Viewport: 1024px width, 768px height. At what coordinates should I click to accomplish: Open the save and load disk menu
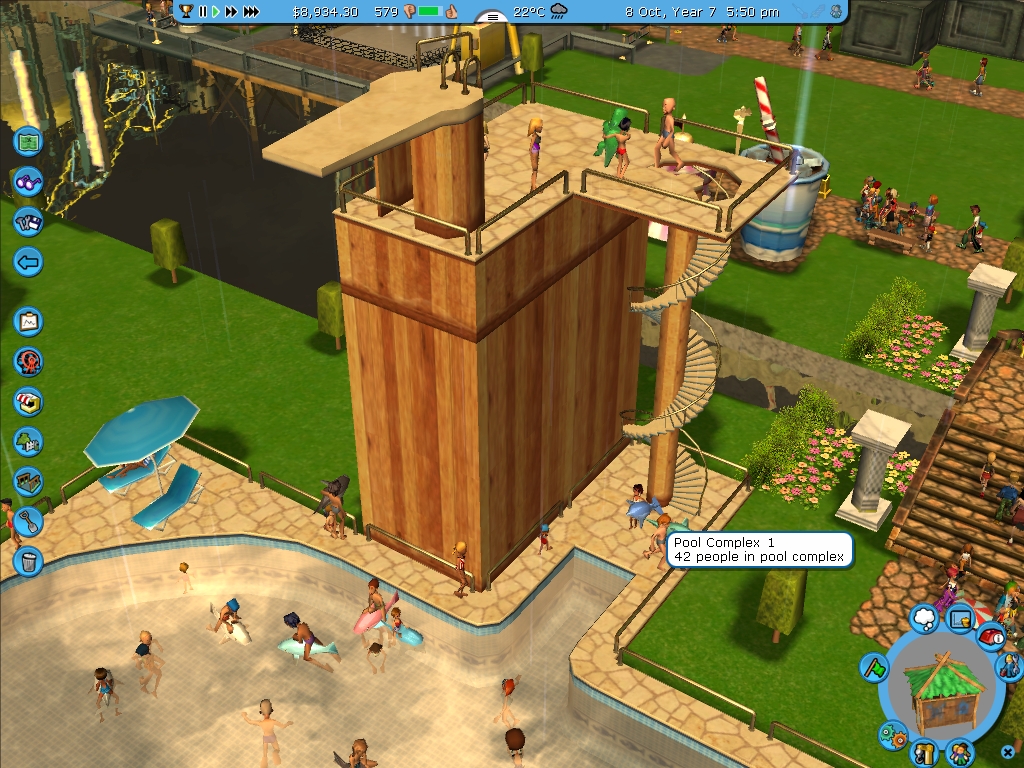tap(28, 222)
